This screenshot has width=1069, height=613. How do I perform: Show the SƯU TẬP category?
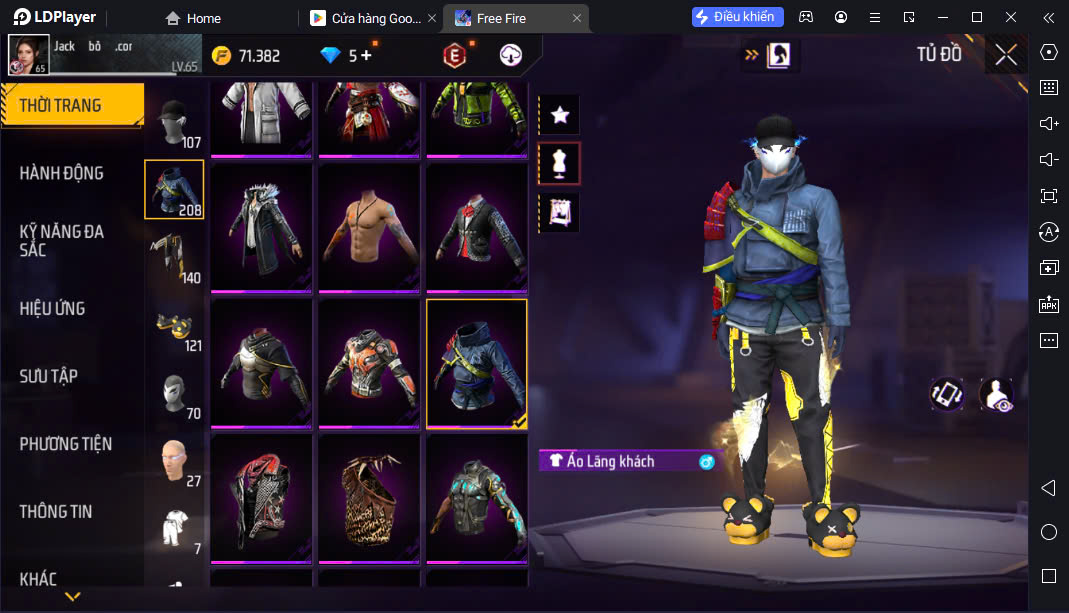point(49,376)
